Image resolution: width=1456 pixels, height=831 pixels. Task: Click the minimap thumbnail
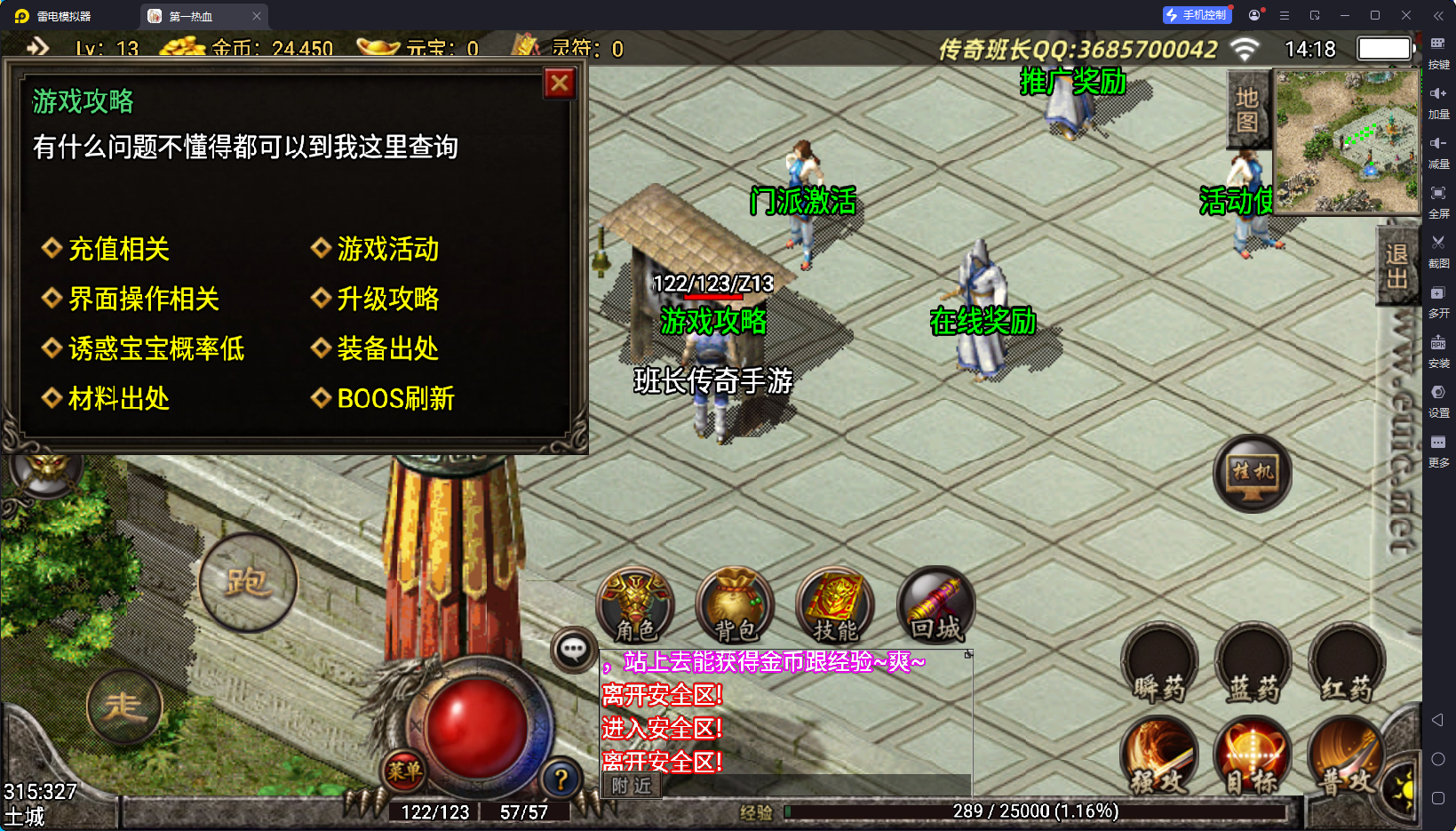(x=1347, y=141)
